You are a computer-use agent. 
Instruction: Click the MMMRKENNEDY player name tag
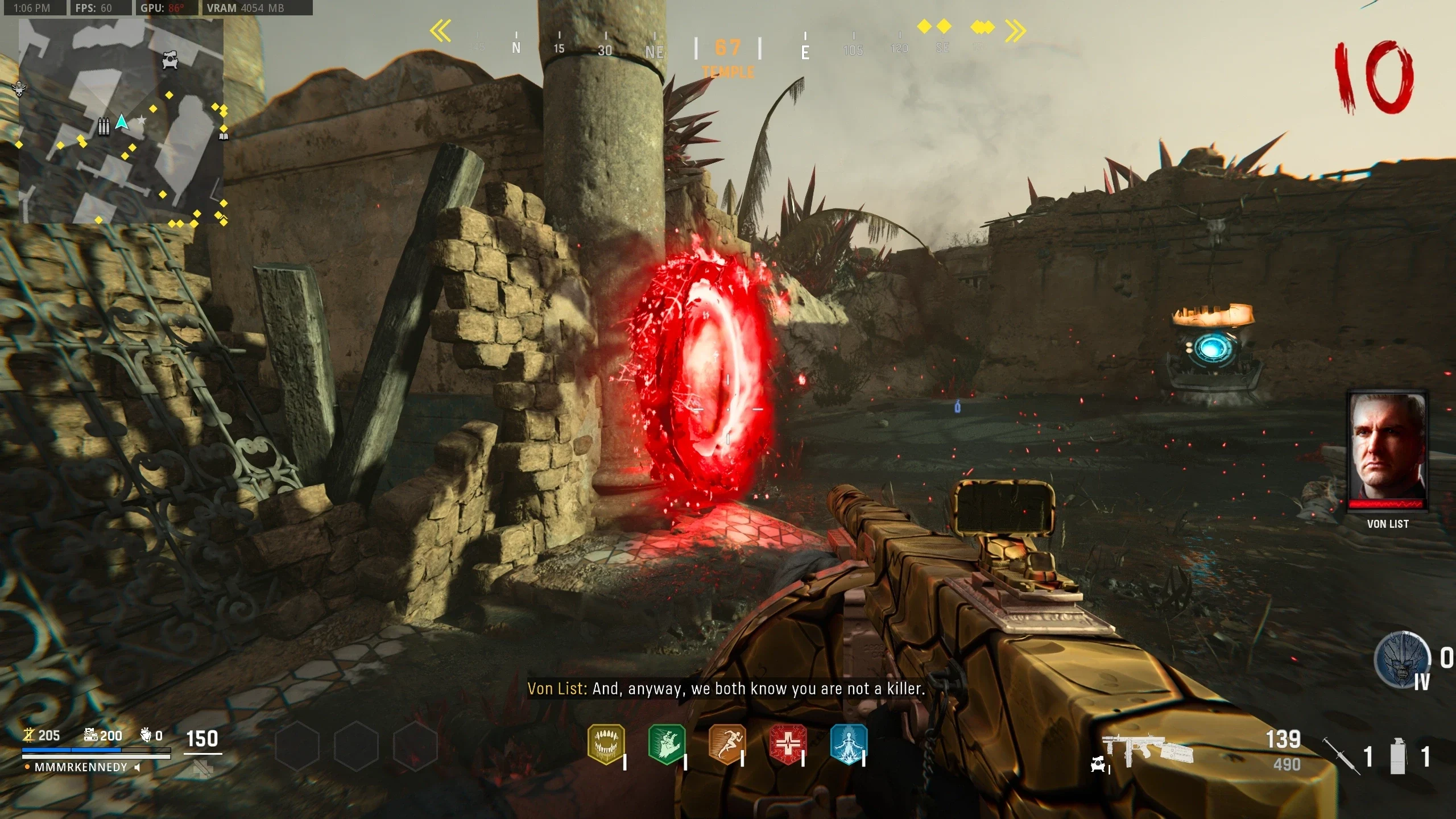pos(81,767)
